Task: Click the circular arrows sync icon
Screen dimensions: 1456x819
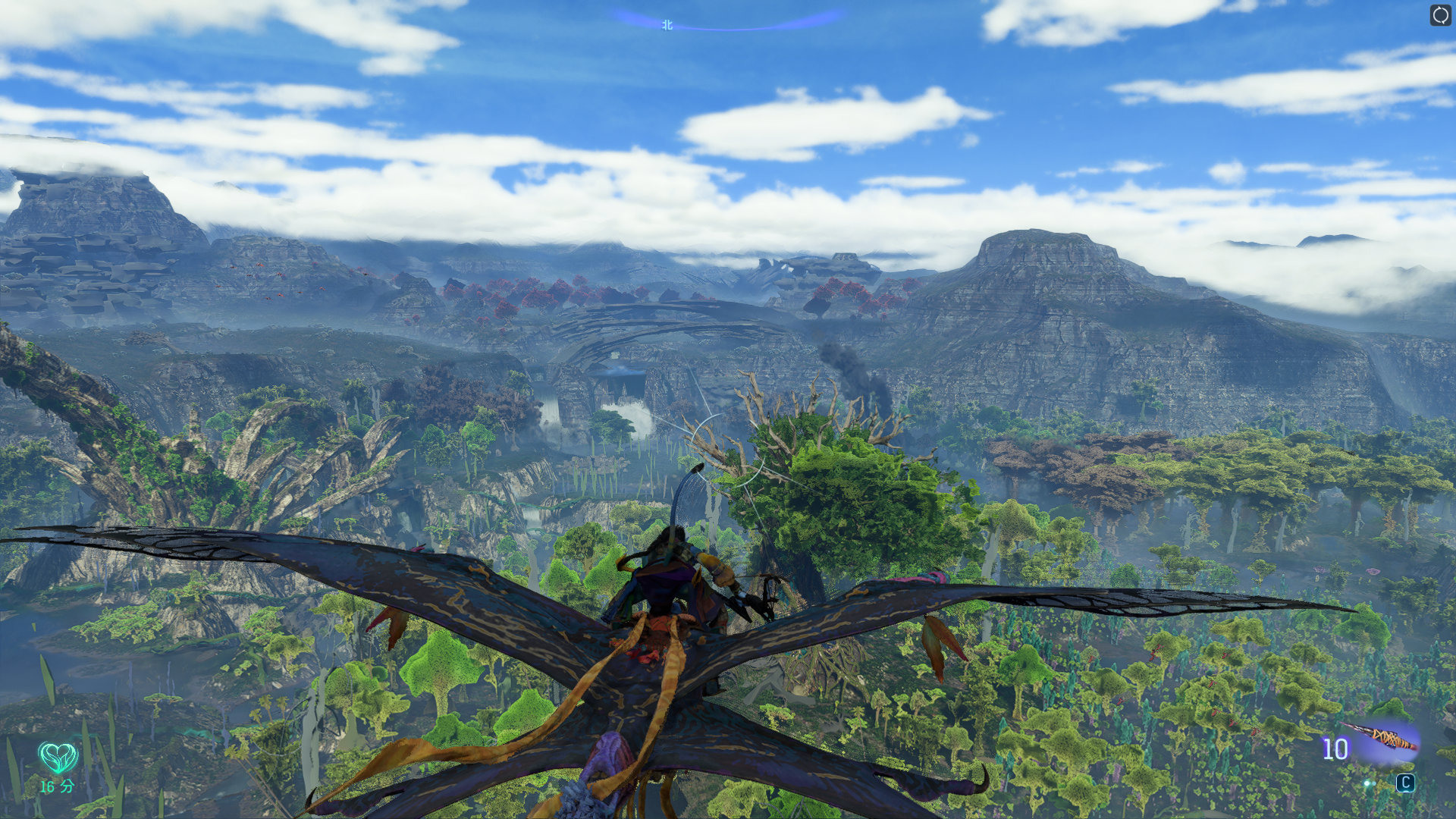Action: coord(1440,15)
